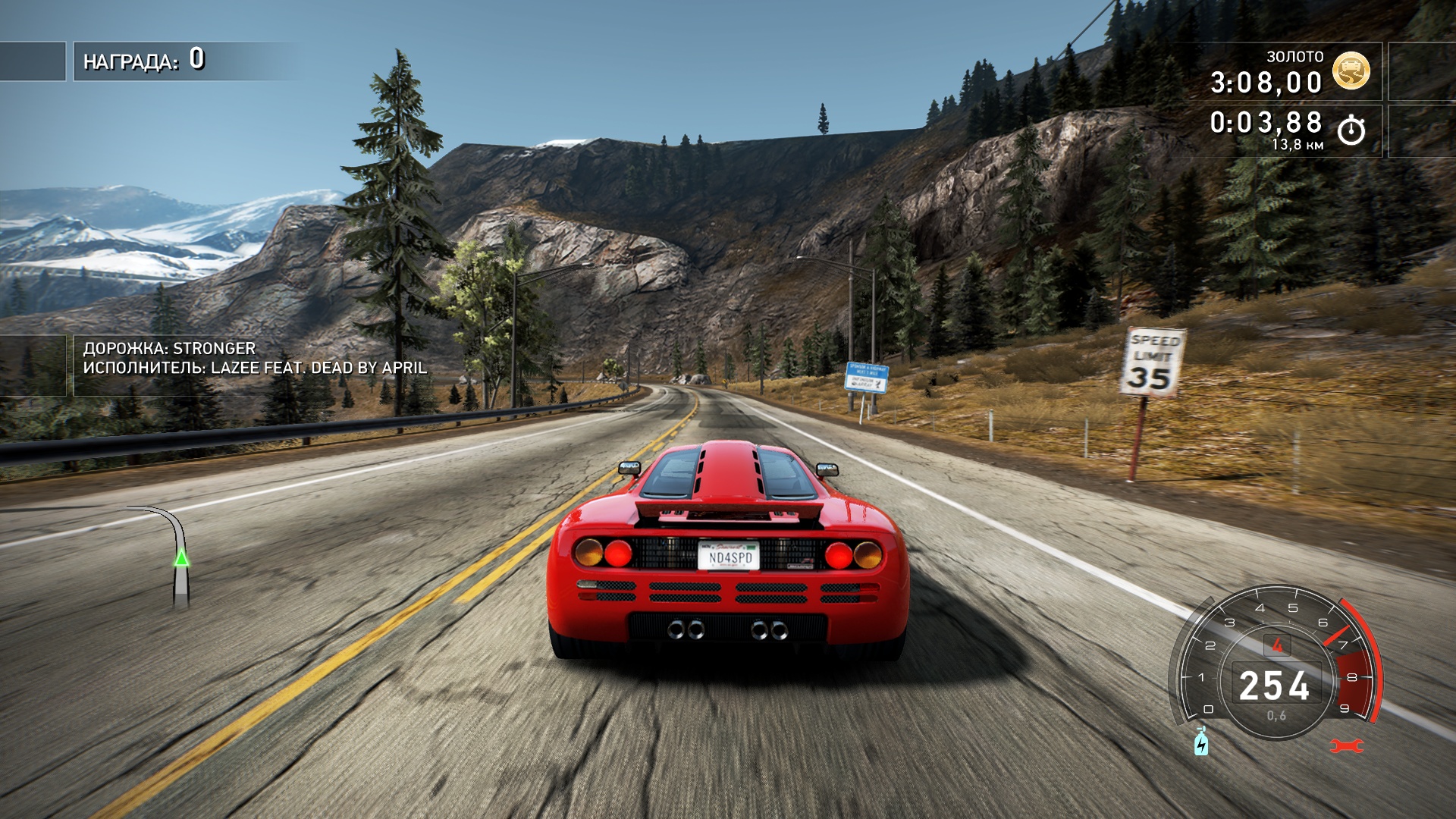
Task: Click the gold medal target icon
Action: pos(1351,71)
